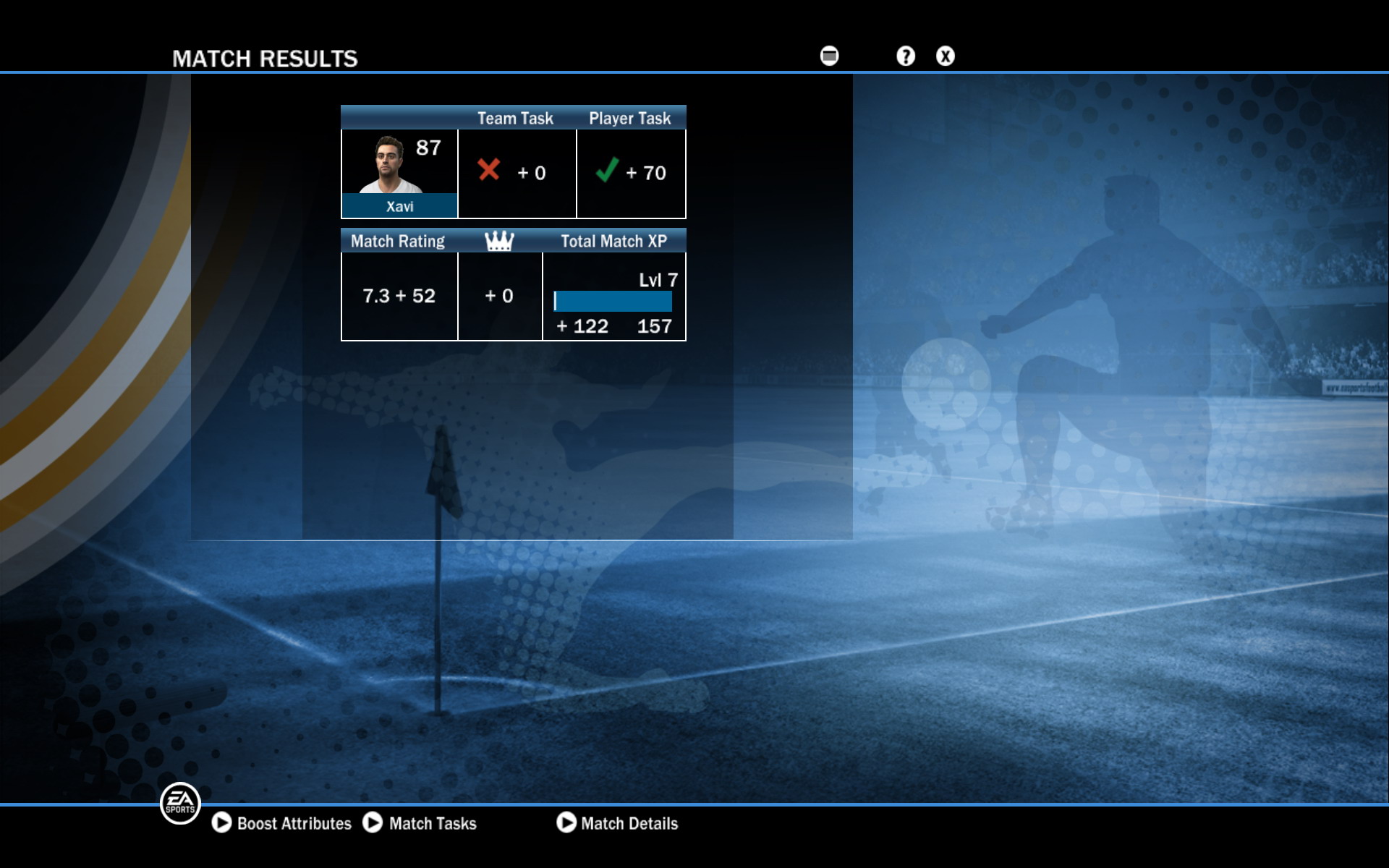Click the Total Match XP header
The width and height of the screenshot is (1389, 868).
614,241
